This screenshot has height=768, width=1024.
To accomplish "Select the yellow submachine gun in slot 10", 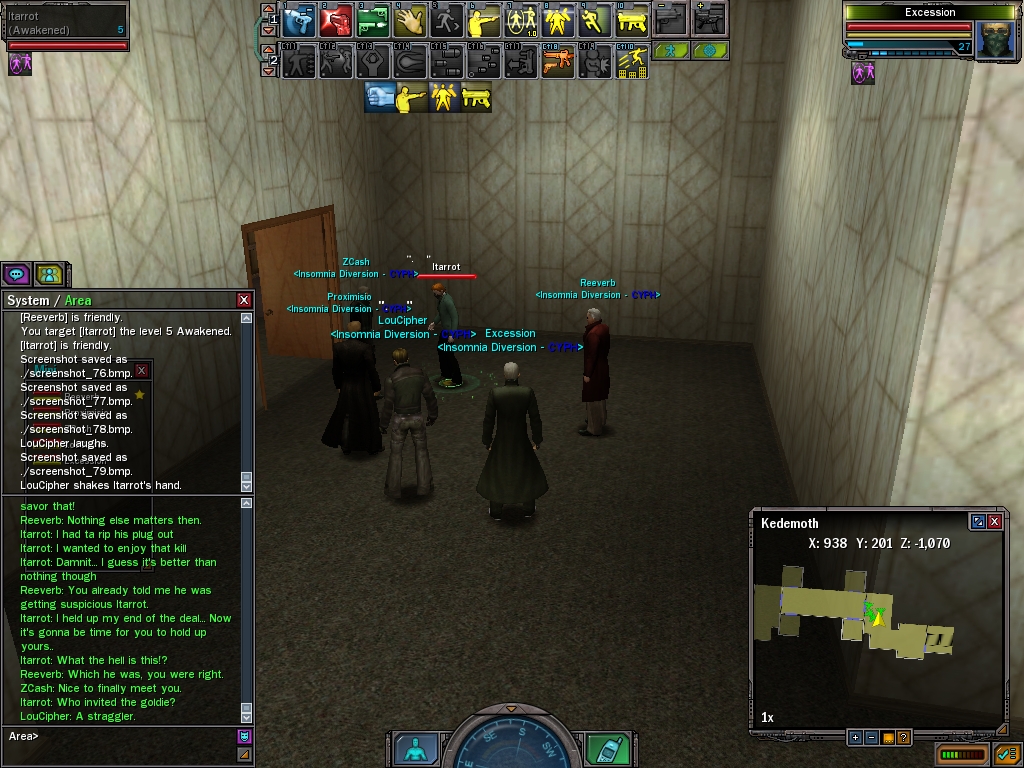I will click(632, 19).
